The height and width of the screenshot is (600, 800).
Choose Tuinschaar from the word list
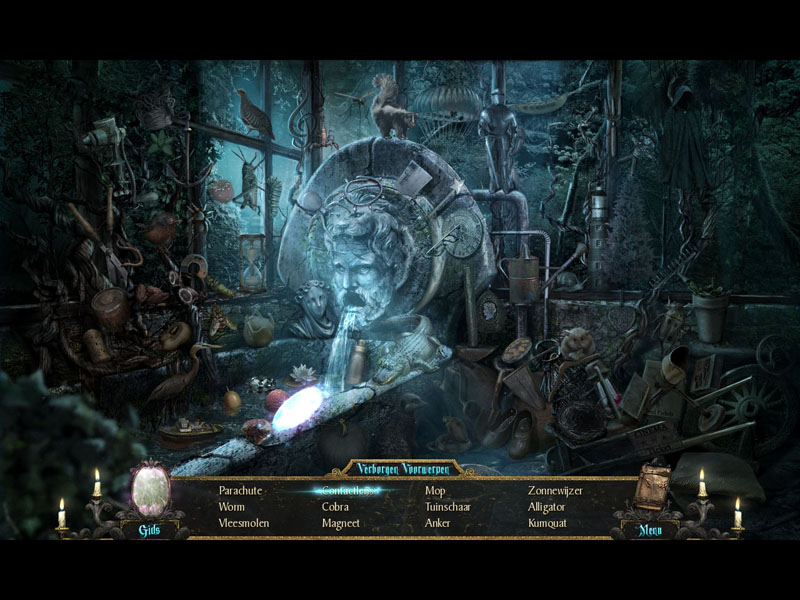(447, 507)
